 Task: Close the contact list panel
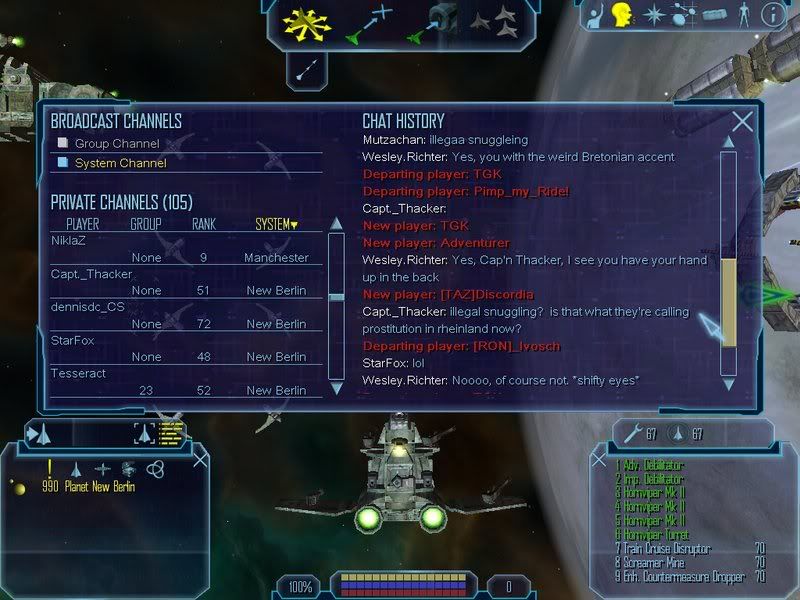tap(200, 459)
